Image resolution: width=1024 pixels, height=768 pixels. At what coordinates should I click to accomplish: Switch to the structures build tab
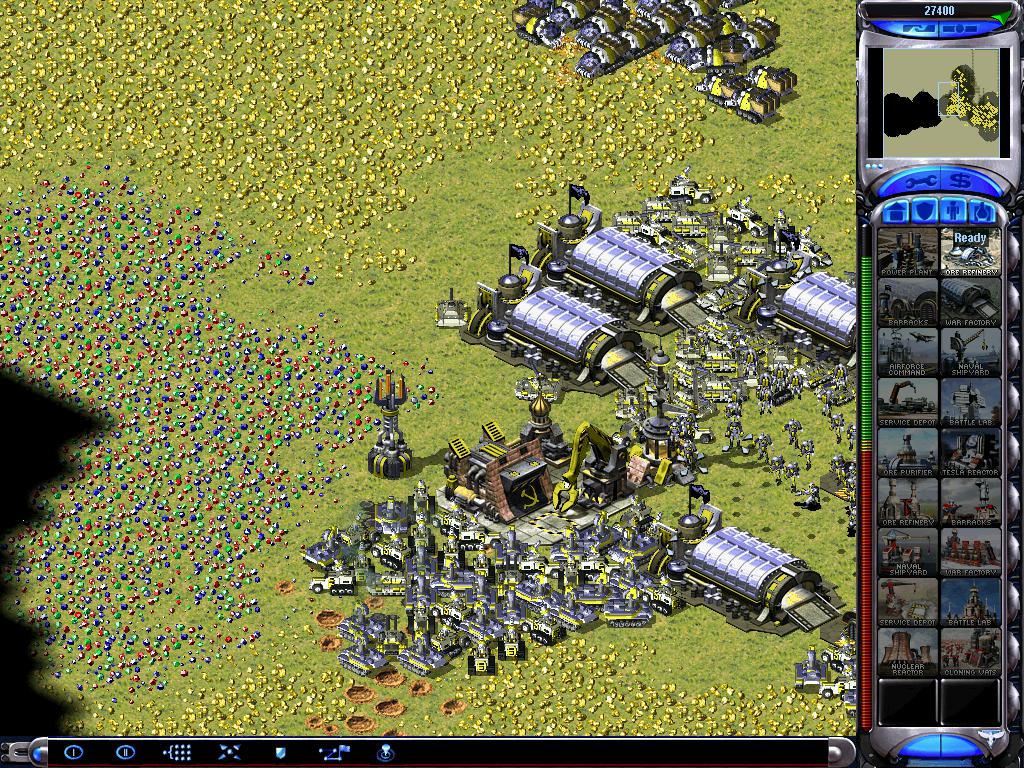[896, 212]
